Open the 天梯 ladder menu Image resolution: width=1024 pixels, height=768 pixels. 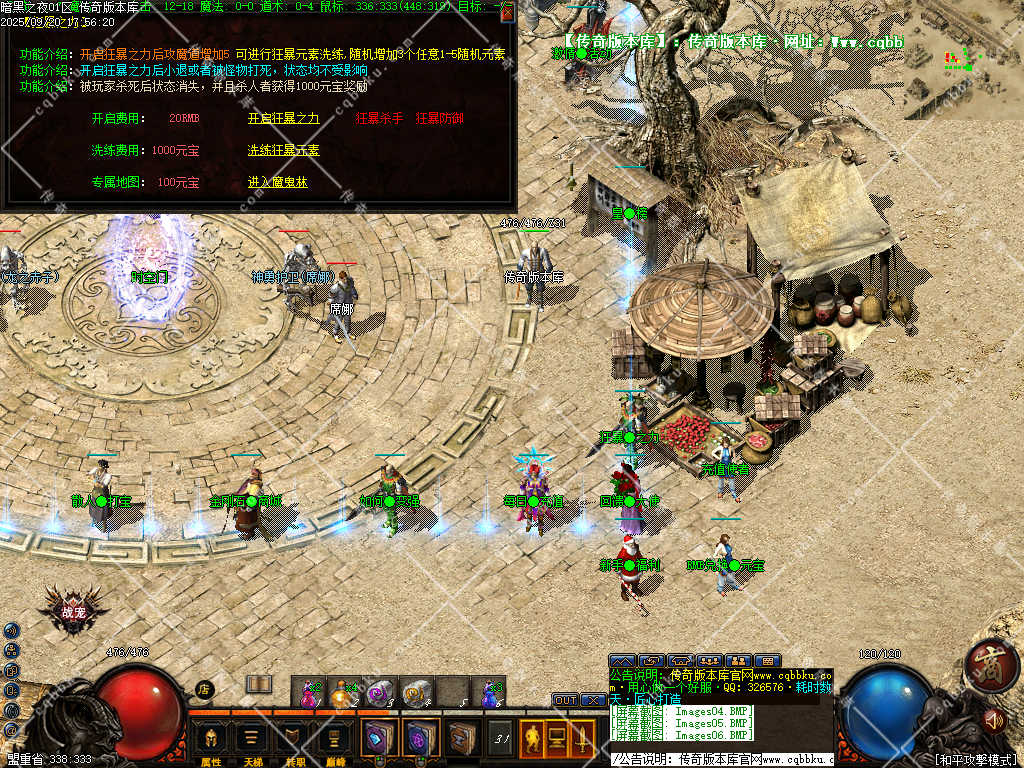pos(252,741)
